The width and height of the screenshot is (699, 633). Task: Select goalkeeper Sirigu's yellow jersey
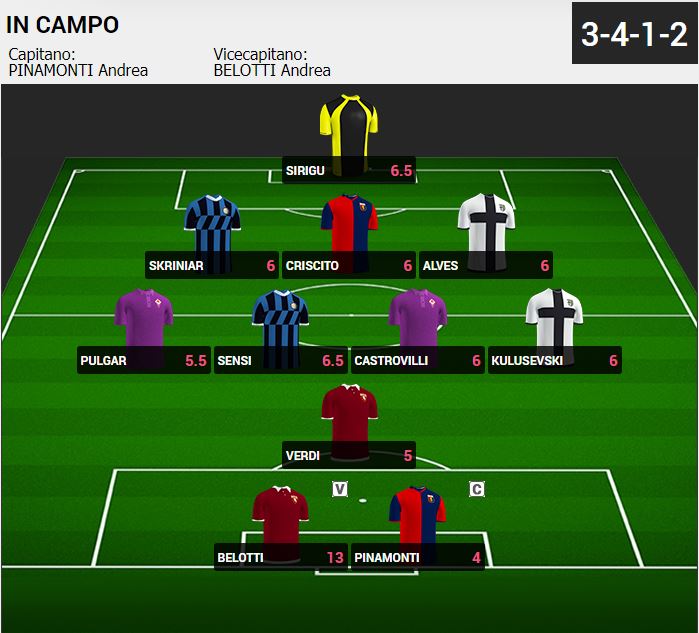[348, 128]
